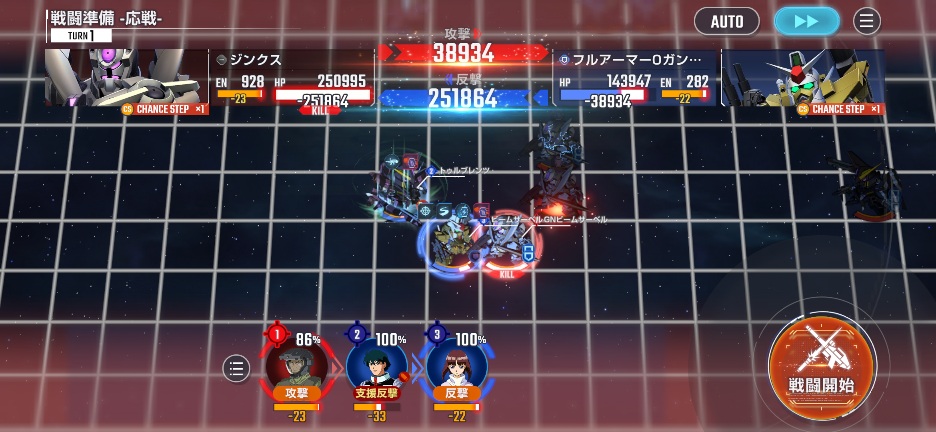The width and height of the screenshot is (936, 432).
Task: Select the second pilot portrait labeled 支援反撃
Action: click(377, 365)
